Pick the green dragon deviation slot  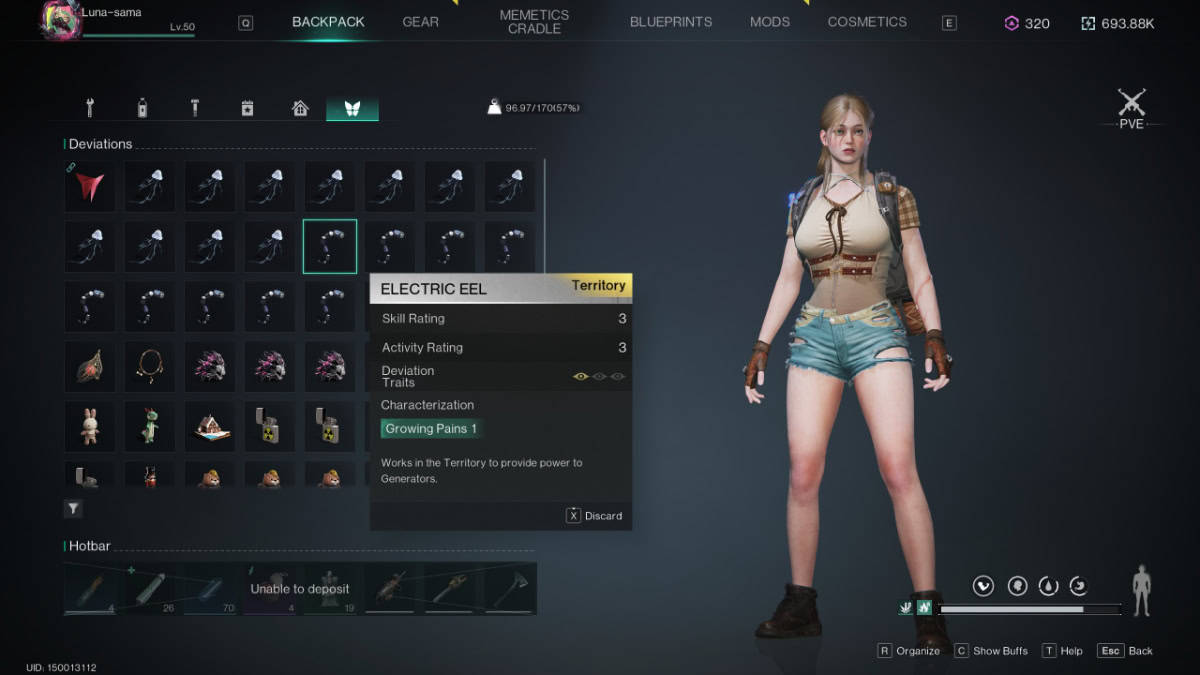pyautogui.click(x=150, y=426)
